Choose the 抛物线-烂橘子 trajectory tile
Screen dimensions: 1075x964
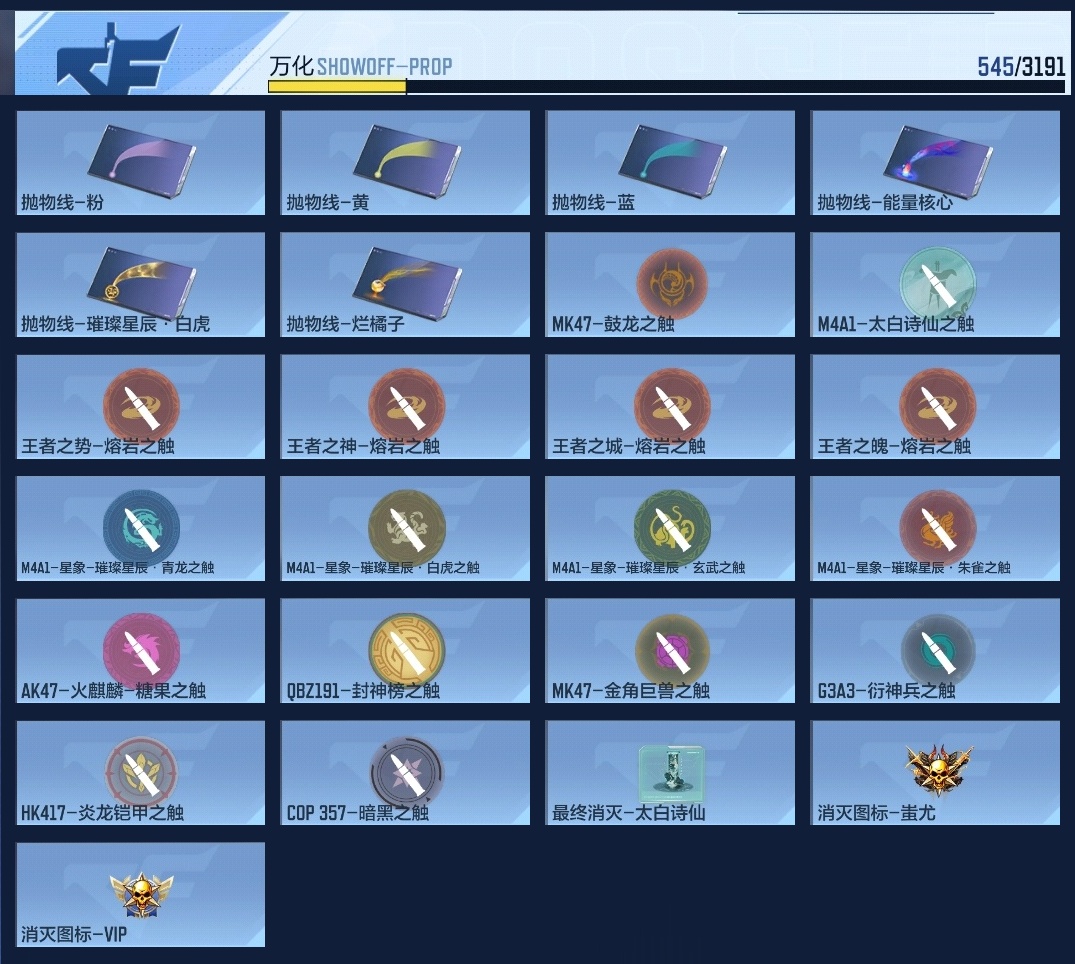coord(405,284)
